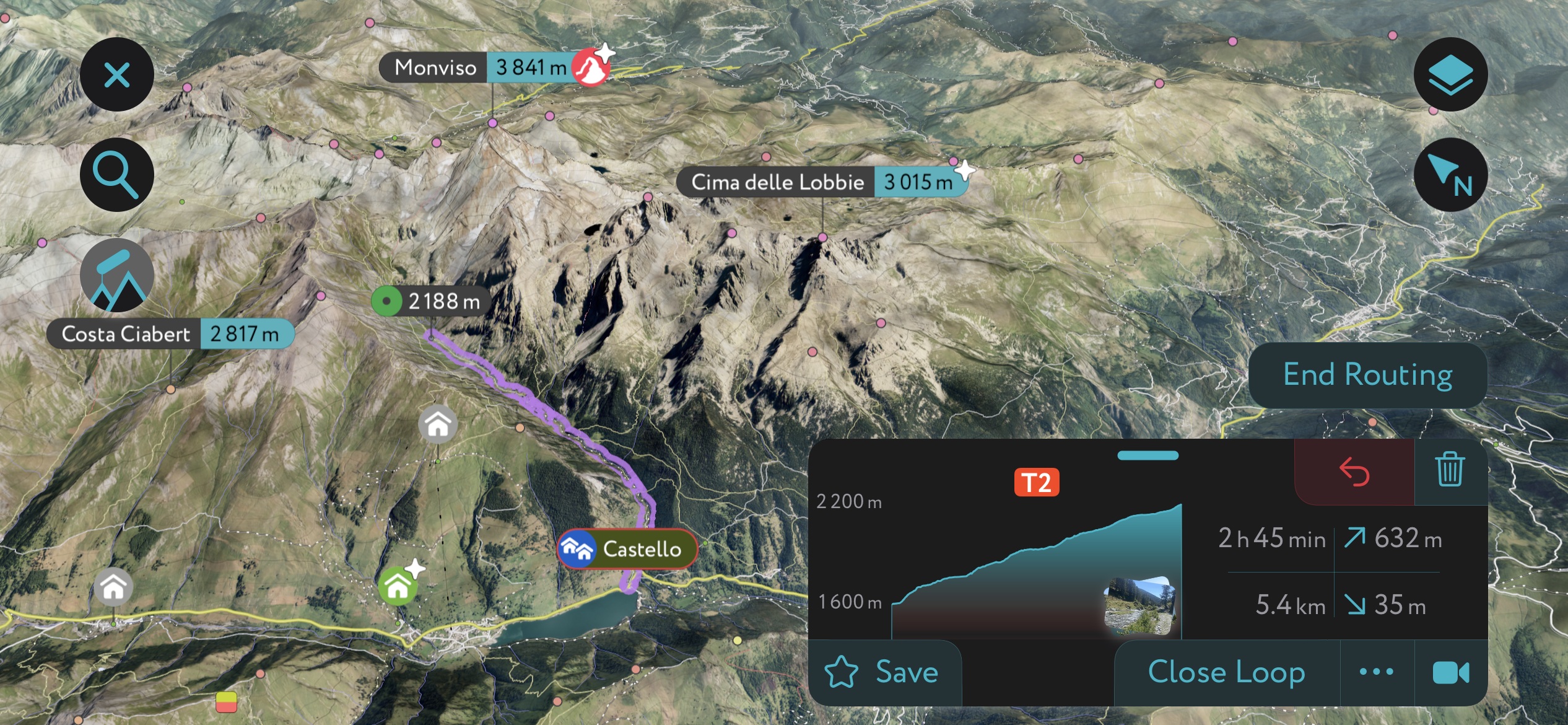Open the map layers selector

click(1450, 75)
